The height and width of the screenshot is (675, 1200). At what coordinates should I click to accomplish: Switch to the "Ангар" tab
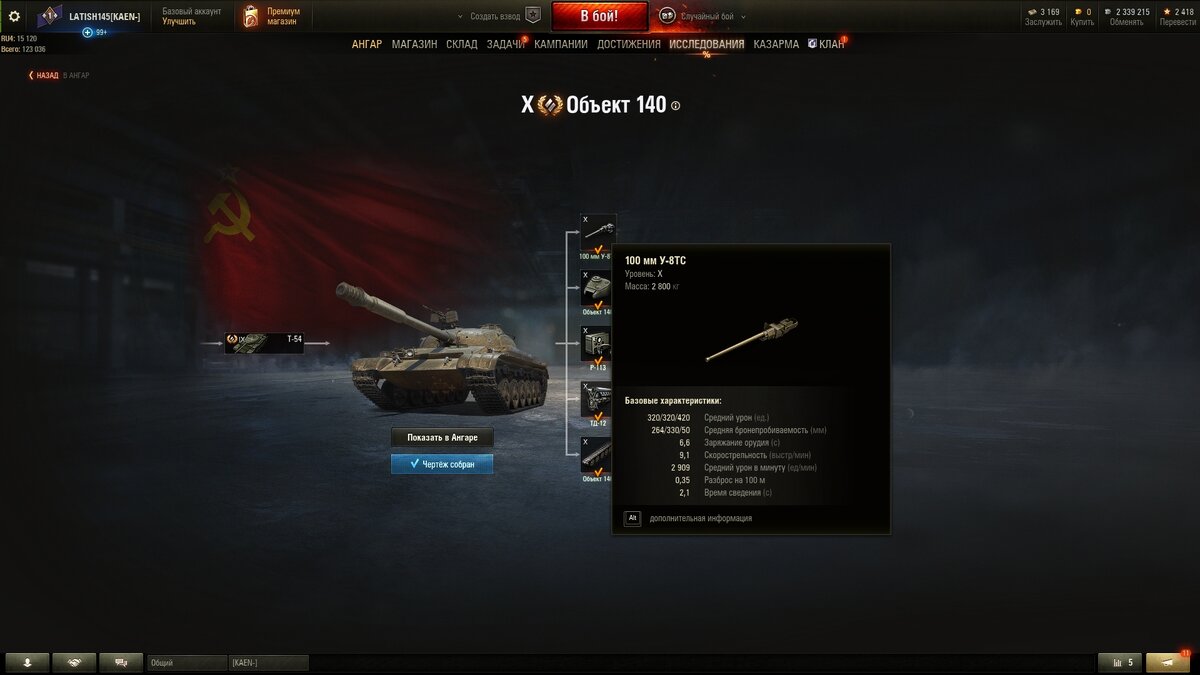[367, 44]
